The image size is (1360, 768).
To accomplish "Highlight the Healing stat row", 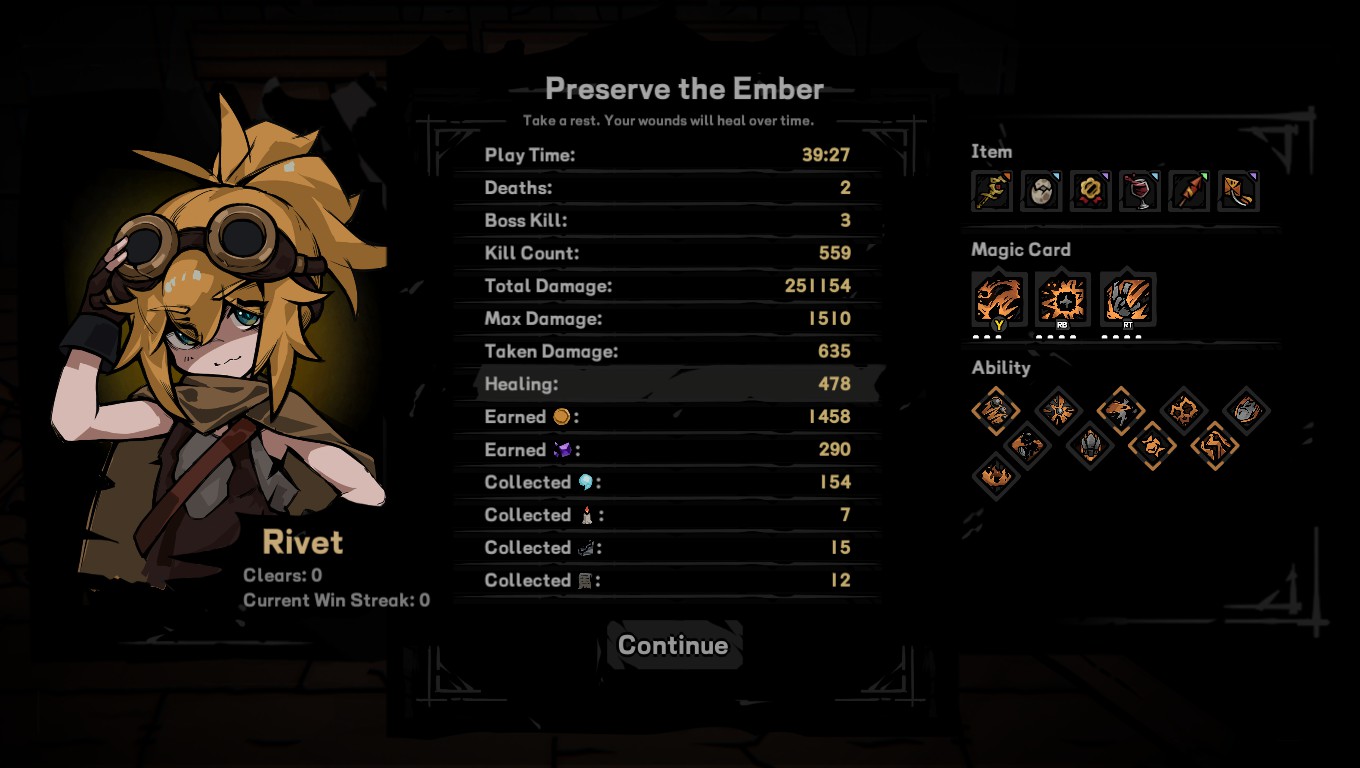I will click(x=667, y=384).
